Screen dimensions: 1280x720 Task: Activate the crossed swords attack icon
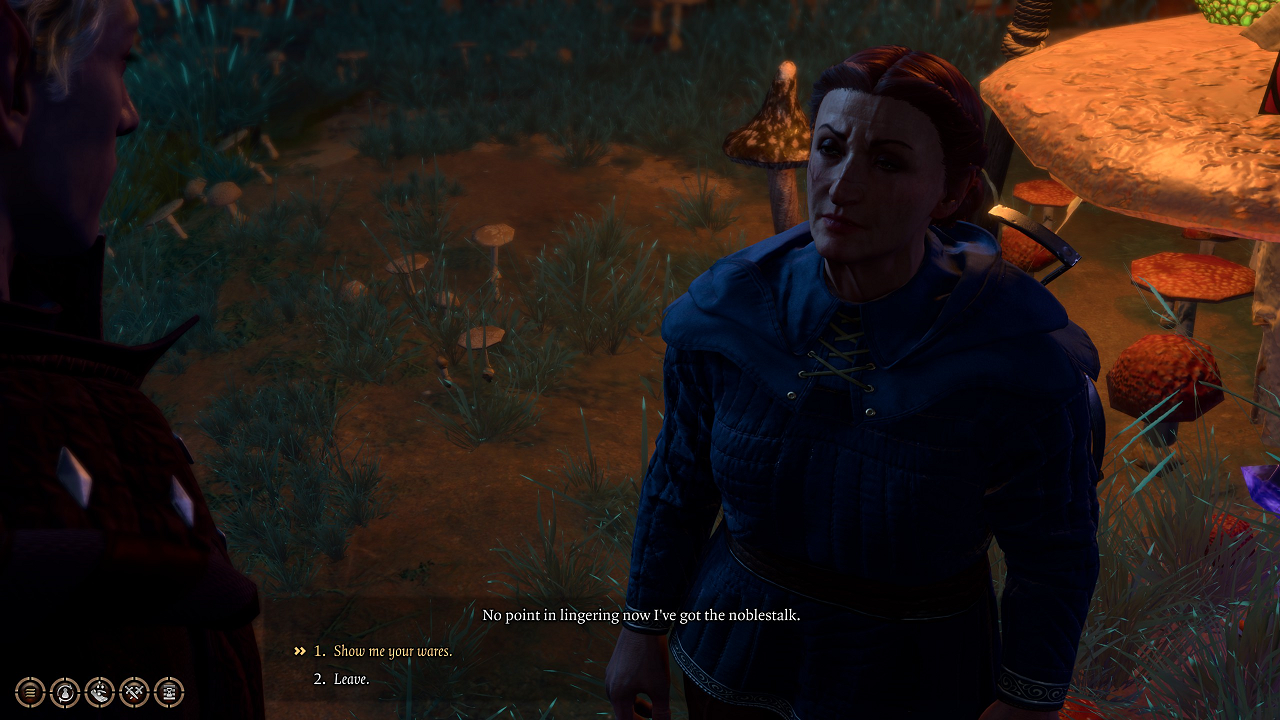pyautogui.click(x=134, y=691)
